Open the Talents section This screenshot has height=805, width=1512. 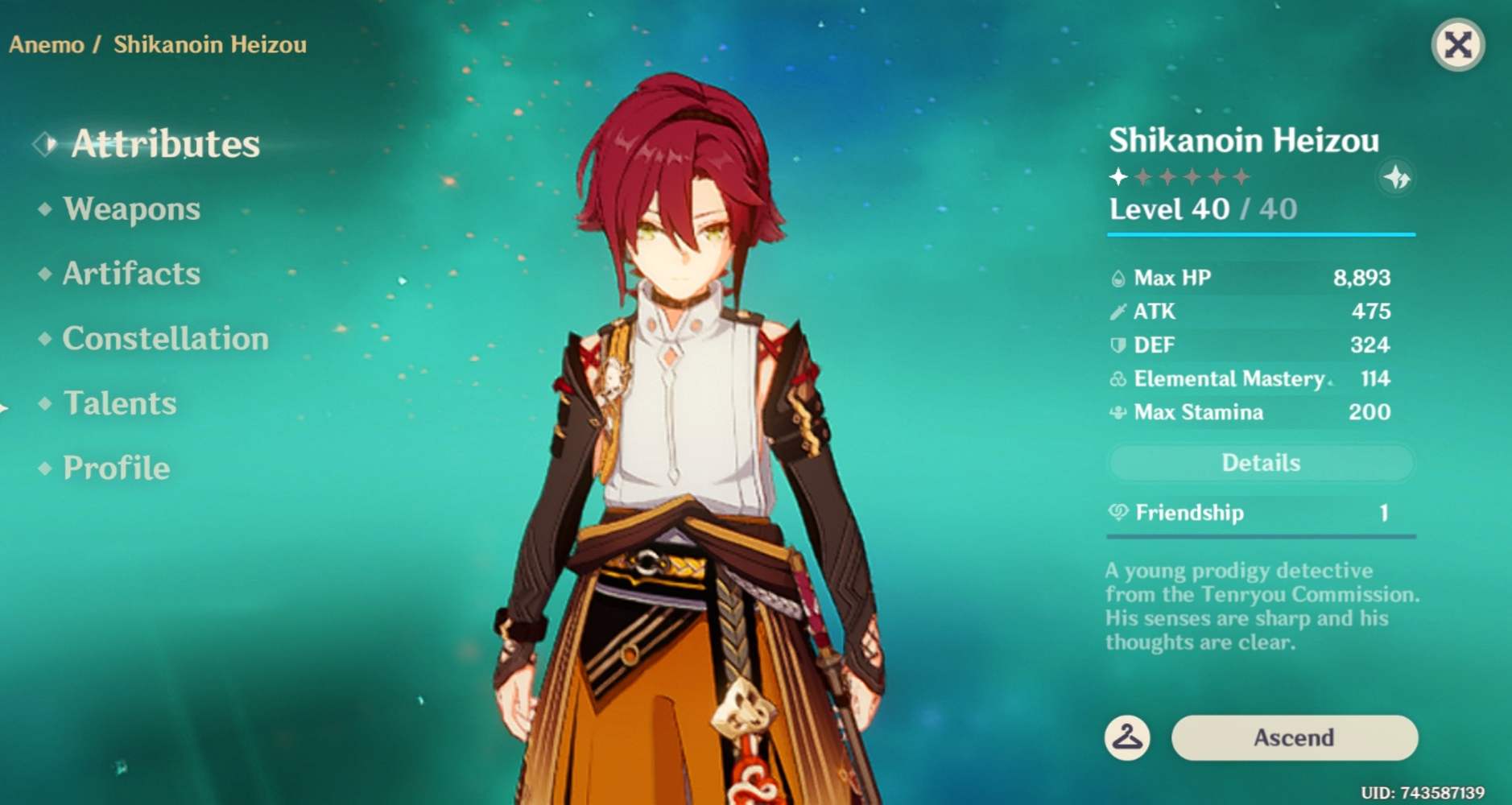tap(119, 403)
